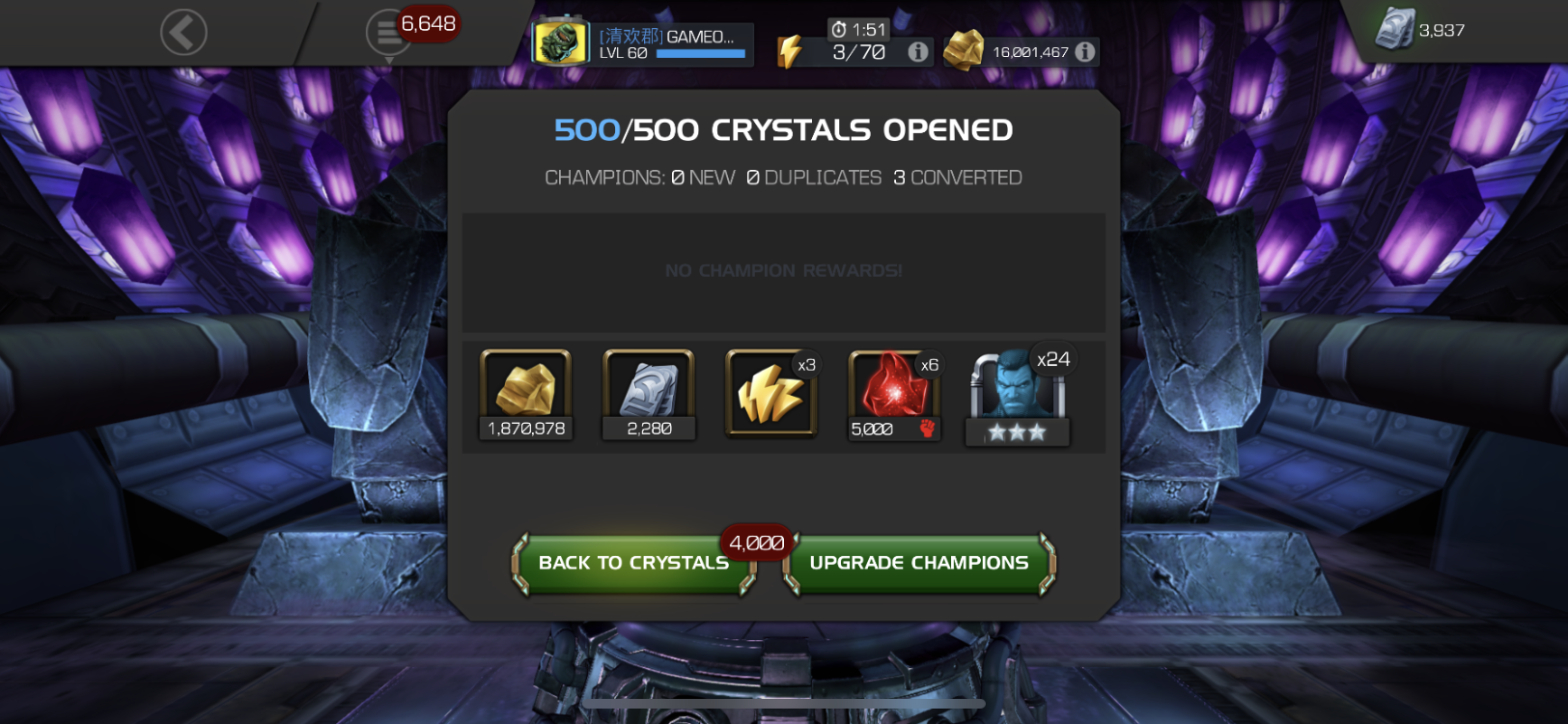1568x724 pixels.
Task: Select the x3 energy refill reward tile
Action: point(770,394)
